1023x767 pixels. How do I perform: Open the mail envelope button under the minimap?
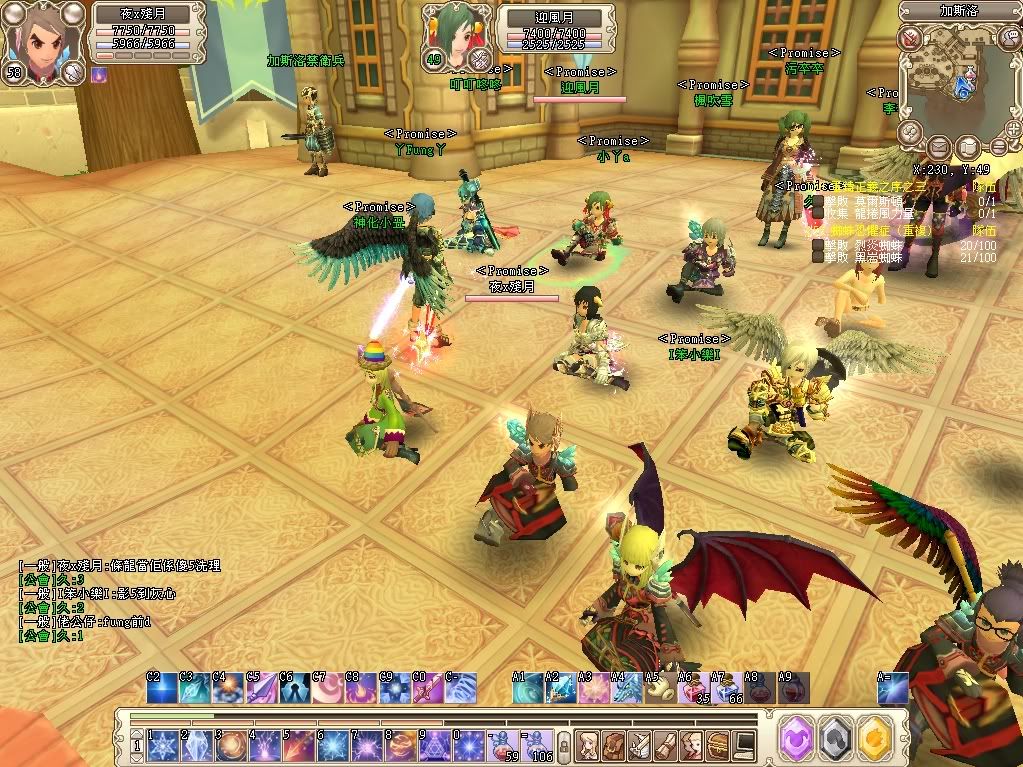(x=938, y=147)
